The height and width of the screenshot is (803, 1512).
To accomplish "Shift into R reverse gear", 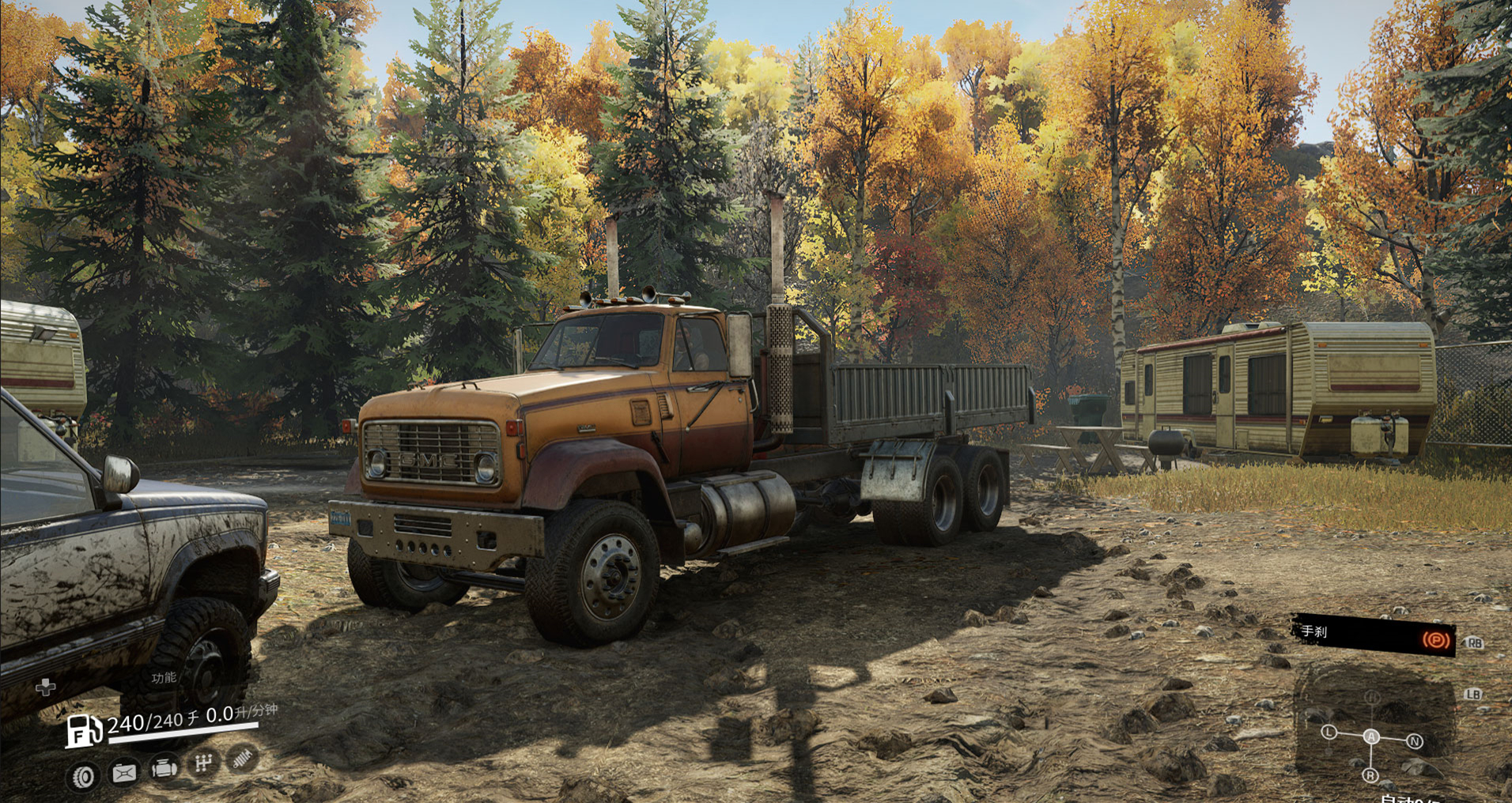I will pos(1370,776).
